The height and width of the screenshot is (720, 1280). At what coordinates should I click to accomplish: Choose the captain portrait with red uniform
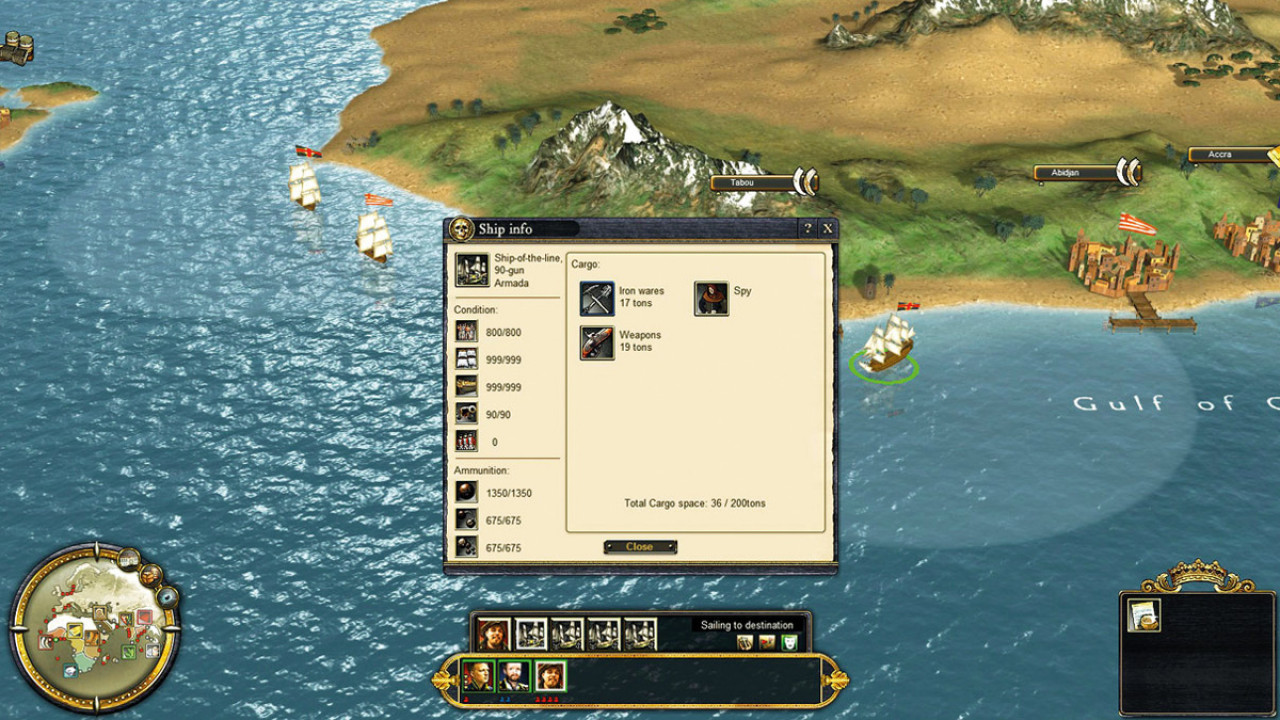click(x=550, y=677)
